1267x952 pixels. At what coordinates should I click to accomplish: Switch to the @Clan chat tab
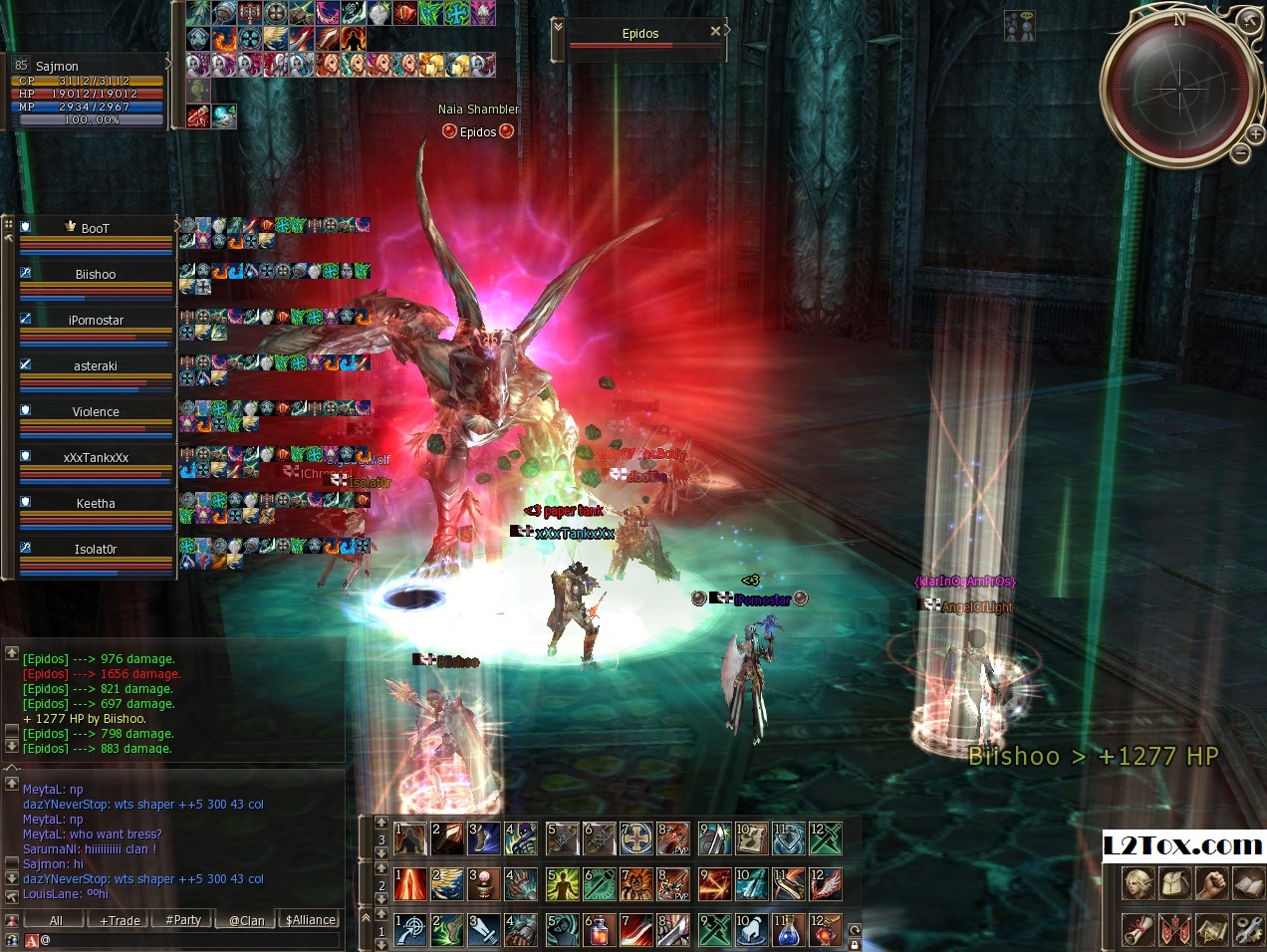click(247, 921)
